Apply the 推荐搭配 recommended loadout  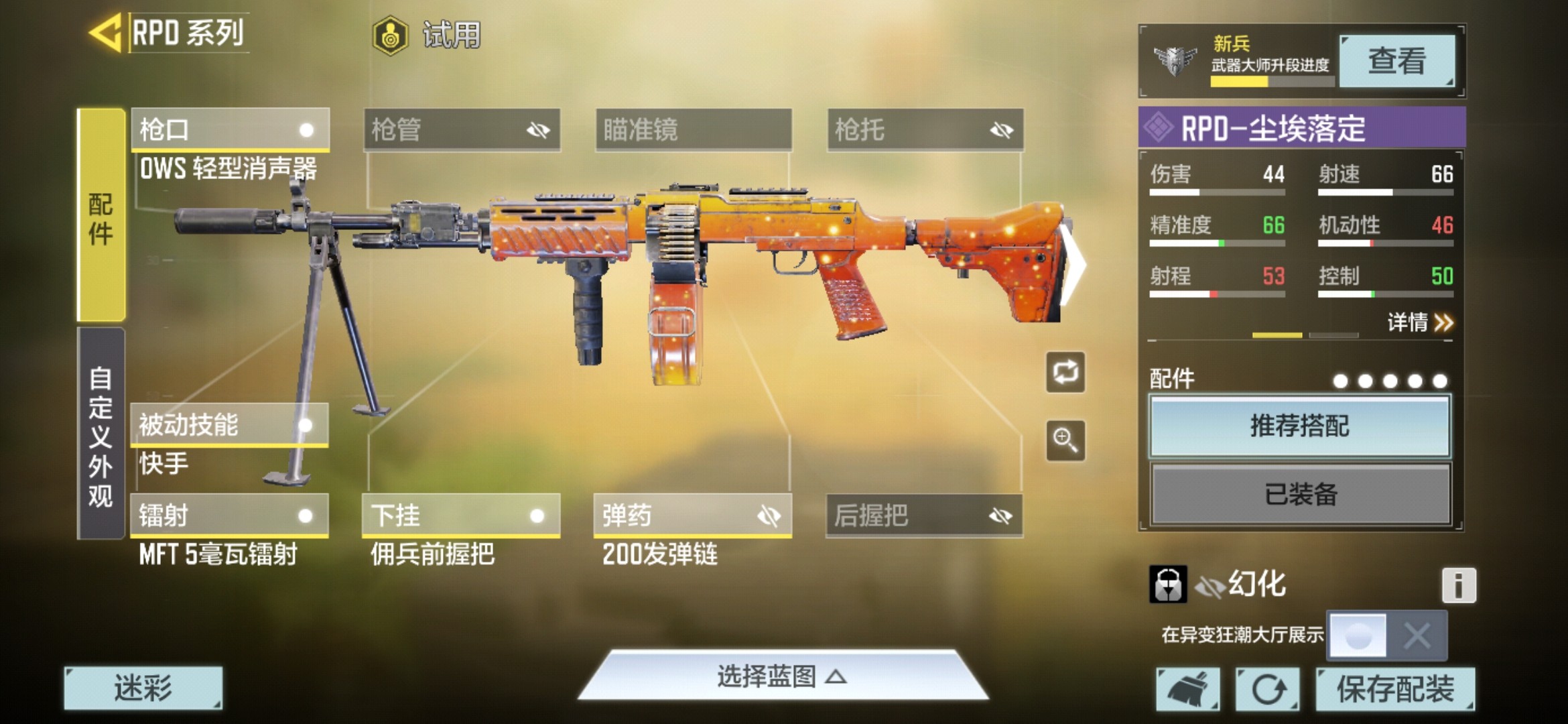click(1299, 426)
